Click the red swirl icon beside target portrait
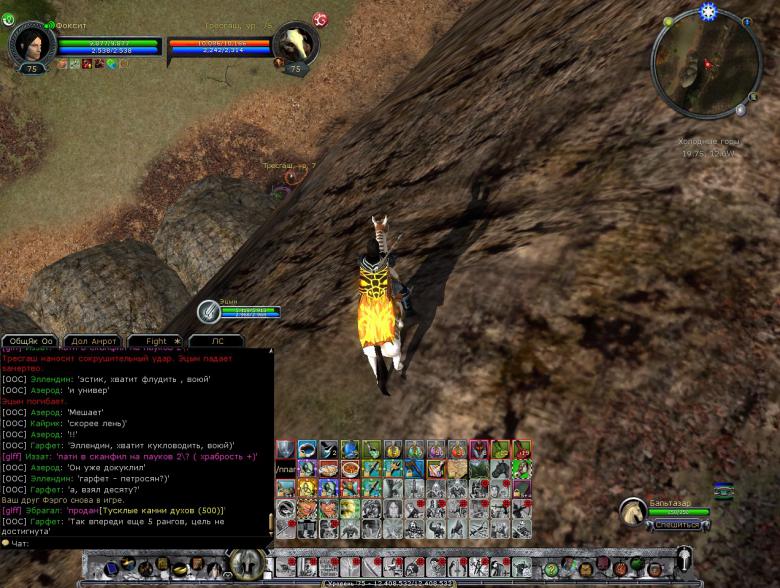 pyautogui.click(x=320, y=19)
